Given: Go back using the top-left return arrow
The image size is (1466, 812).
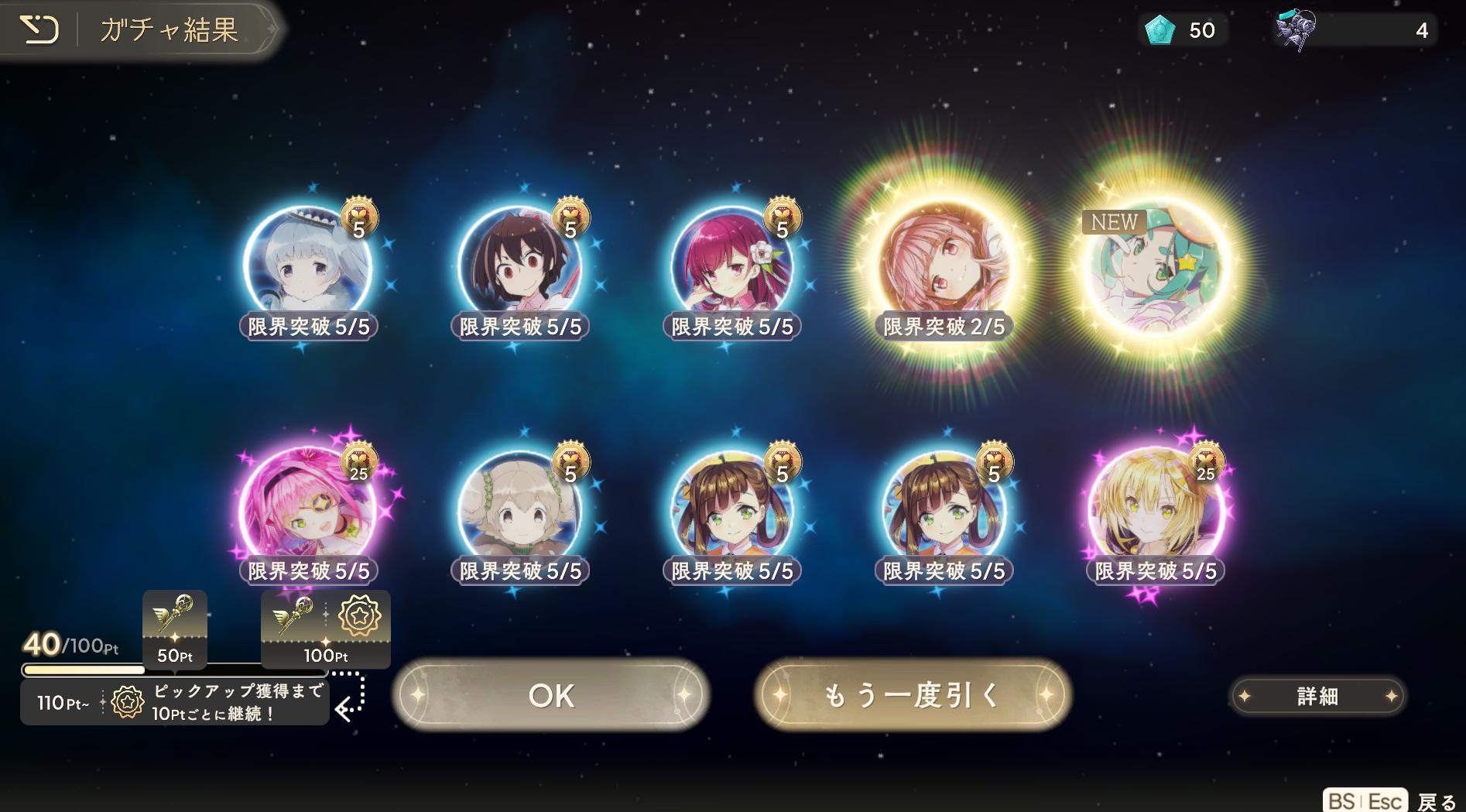Looking at the screenshot, I should 39,30.
